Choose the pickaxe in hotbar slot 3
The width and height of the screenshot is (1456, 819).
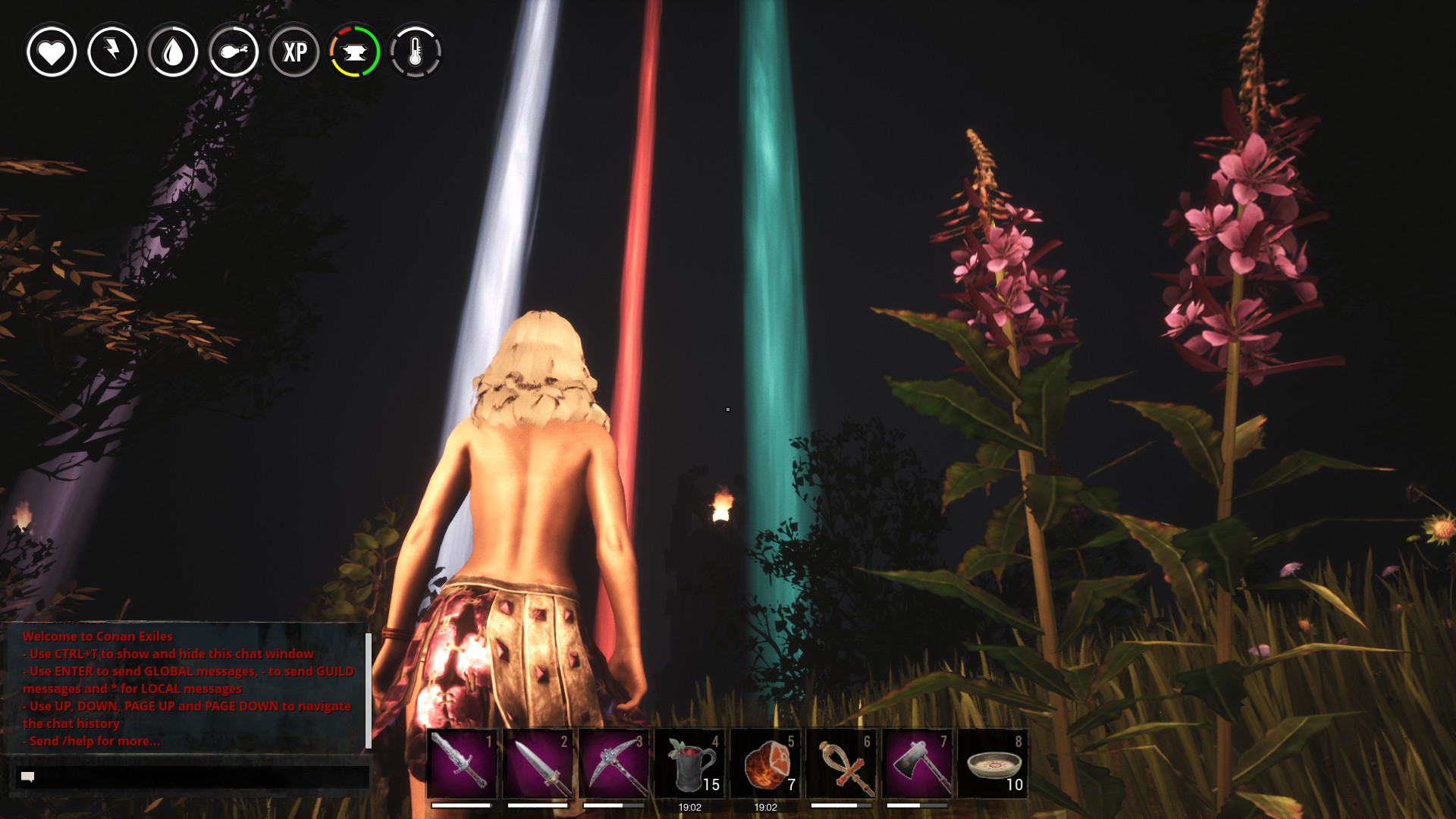point(613,764)
